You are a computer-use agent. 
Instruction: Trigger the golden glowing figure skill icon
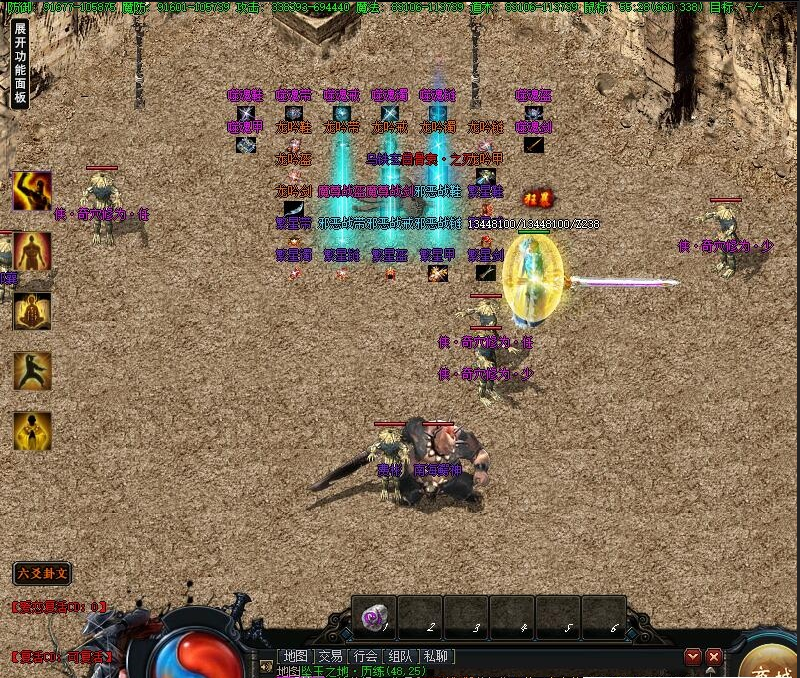click(x=32, y=431)
